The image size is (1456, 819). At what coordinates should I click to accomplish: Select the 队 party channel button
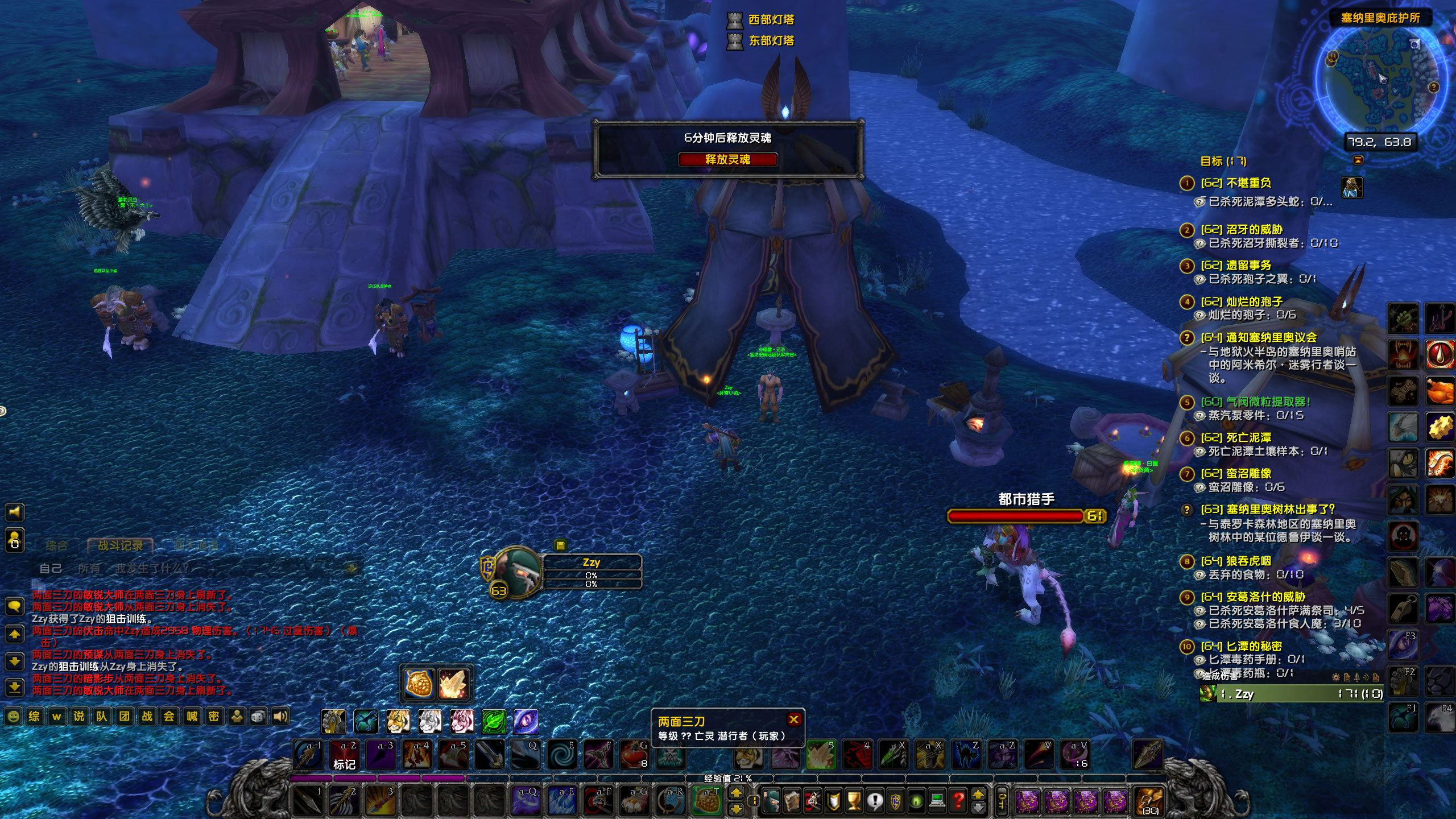(101, 716)
